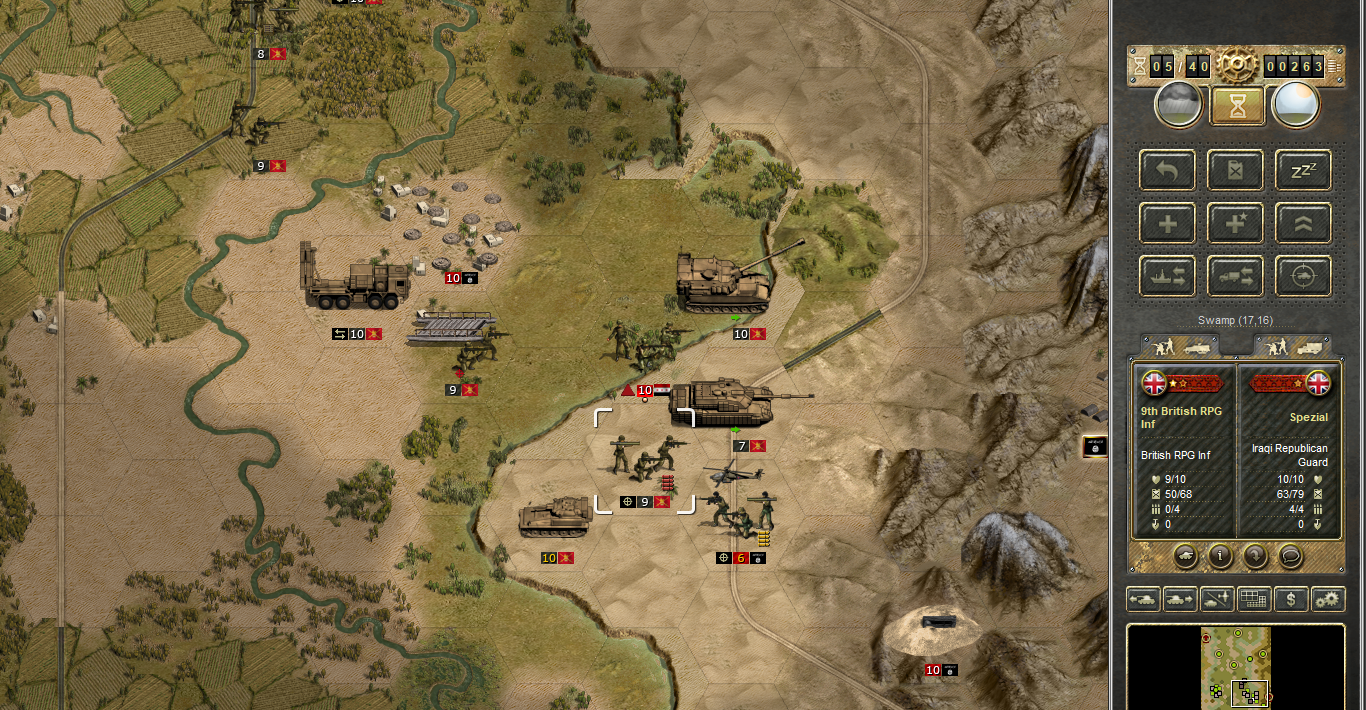The image size is (1366, 710).
Task: Select the previous unit tank-arrow button
Action: coord(1144,599)
